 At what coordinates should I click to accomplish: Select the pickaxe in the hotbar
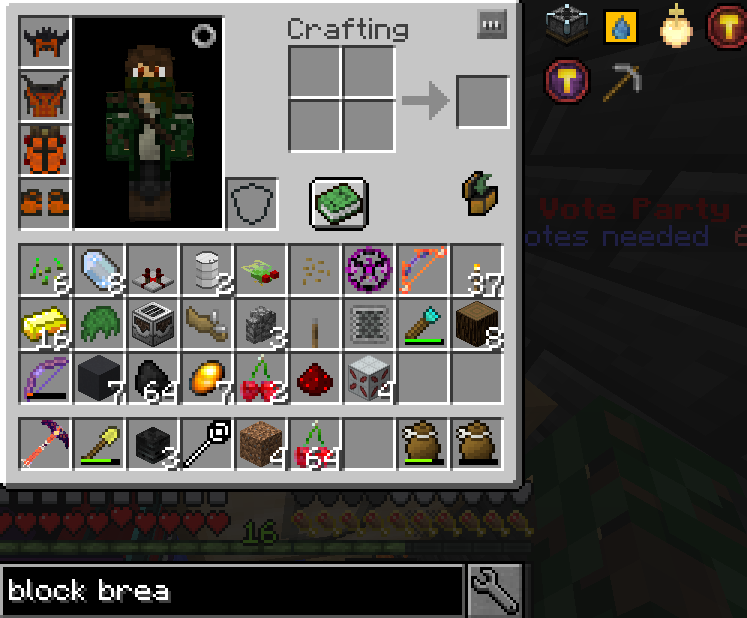[45, 443]
